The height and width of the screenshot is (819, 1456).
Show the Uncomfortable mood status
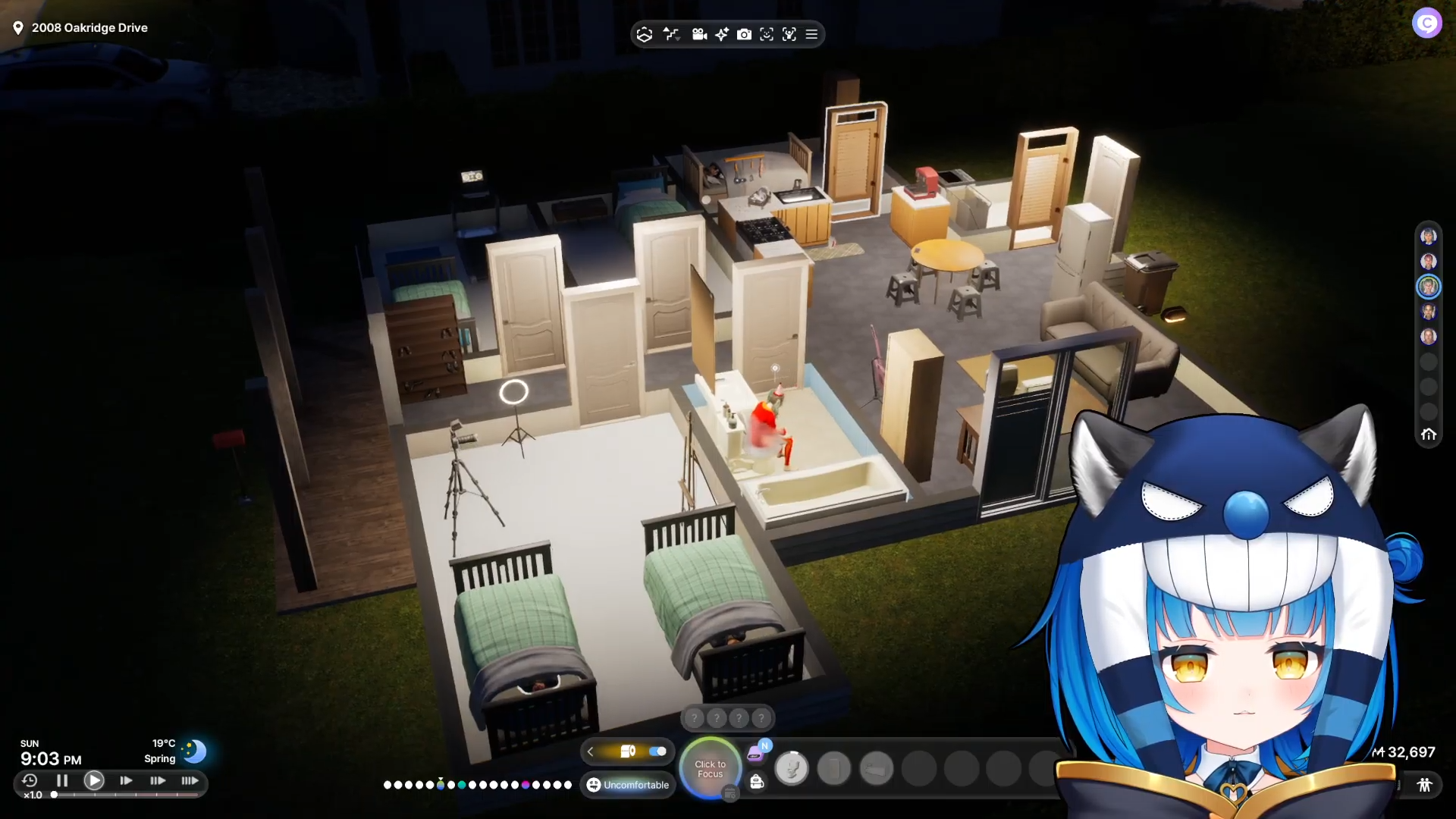(x=628, y=785)
